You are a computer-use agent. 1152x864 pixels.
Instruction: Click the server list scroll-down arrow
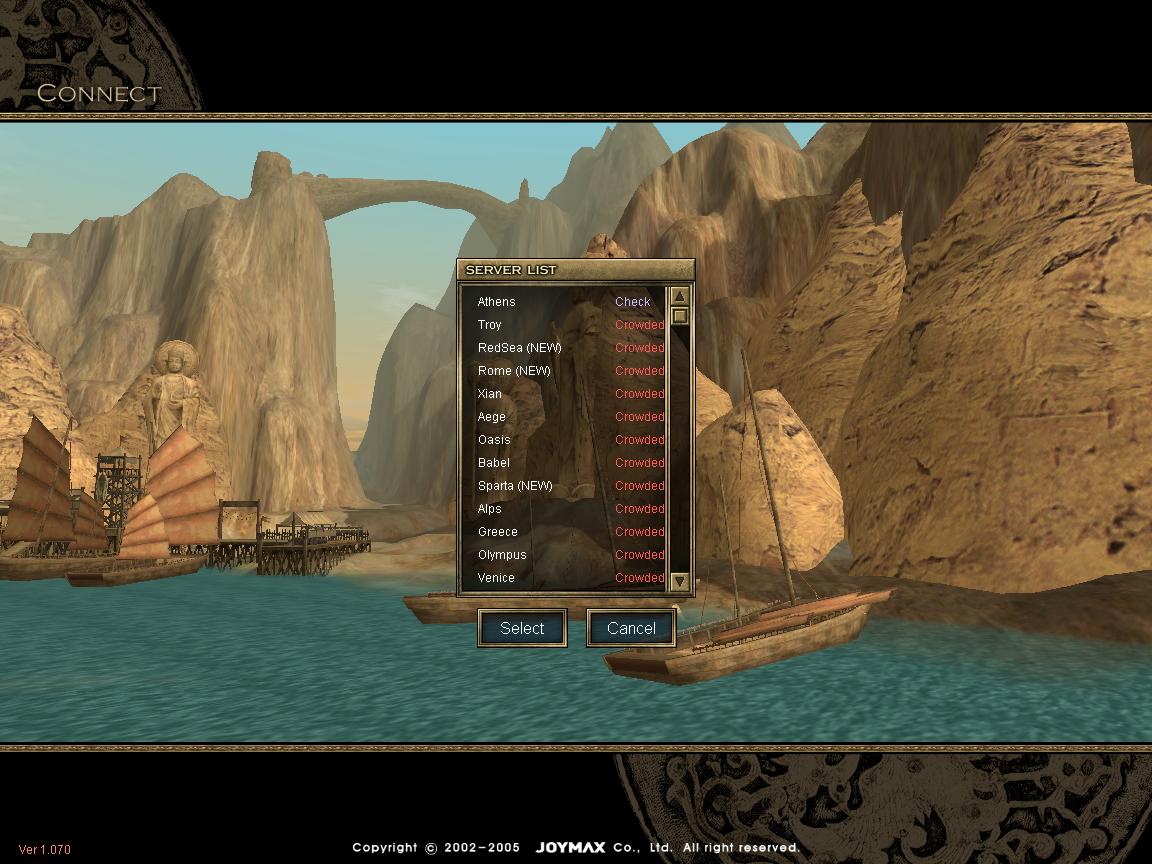pos(680,581)
